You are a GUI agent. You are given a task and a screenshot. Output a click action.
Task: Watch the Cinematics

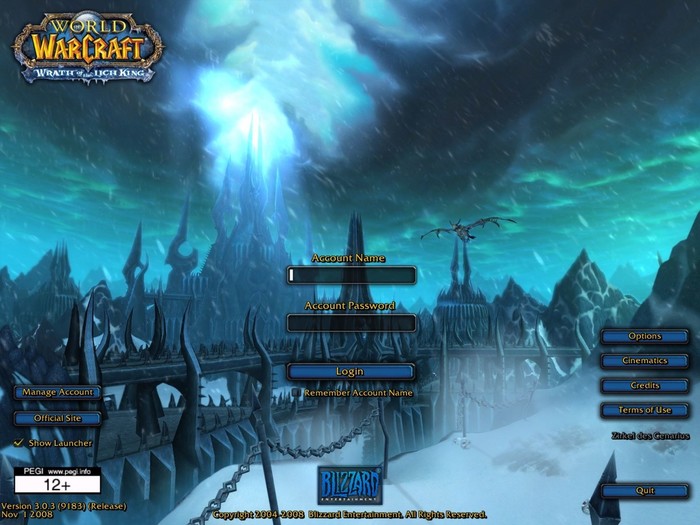[x=644, y=360]
